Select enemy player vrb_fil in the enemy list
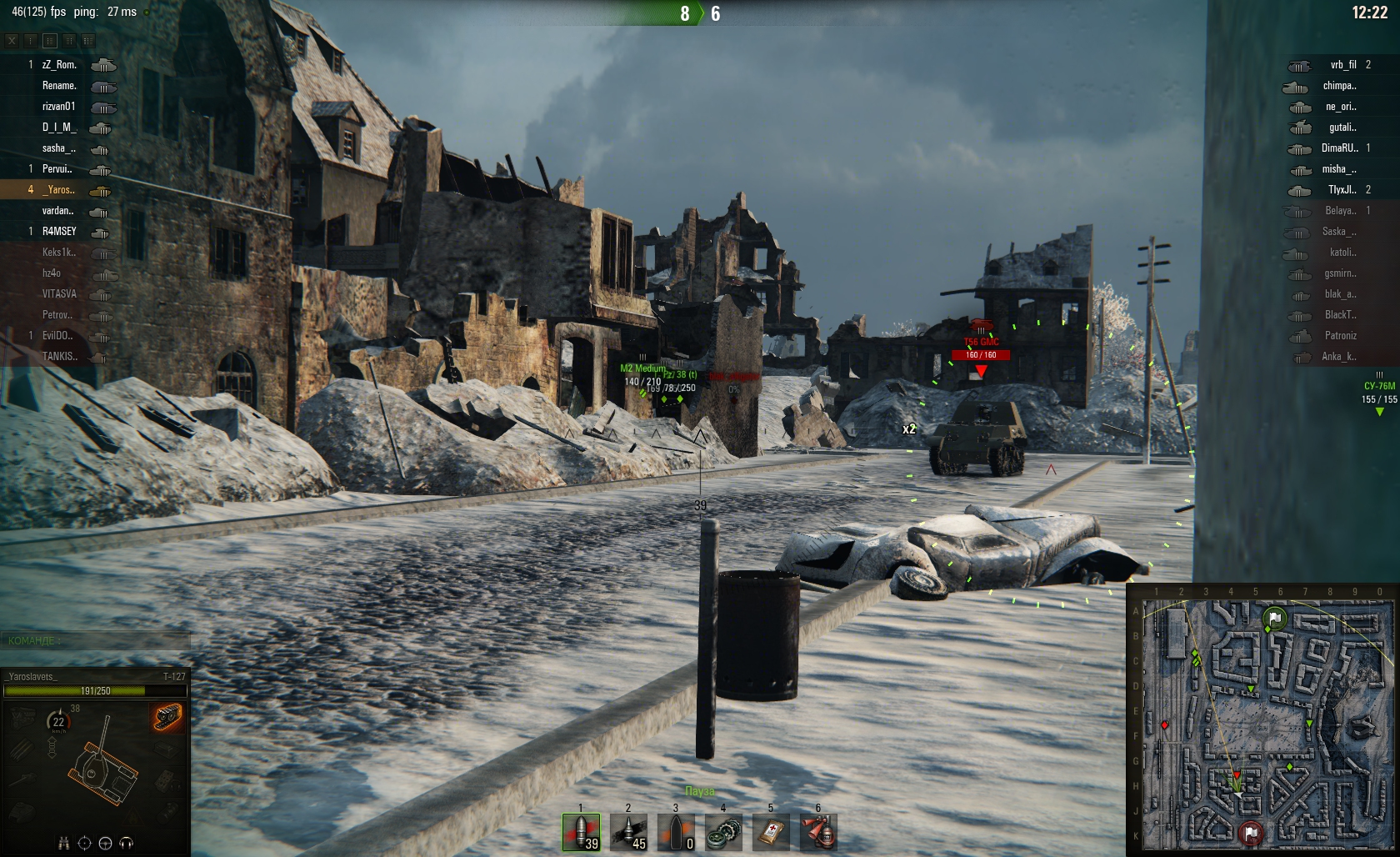The width and height of the screenshot is (1400, 857). pos(1342,64)
